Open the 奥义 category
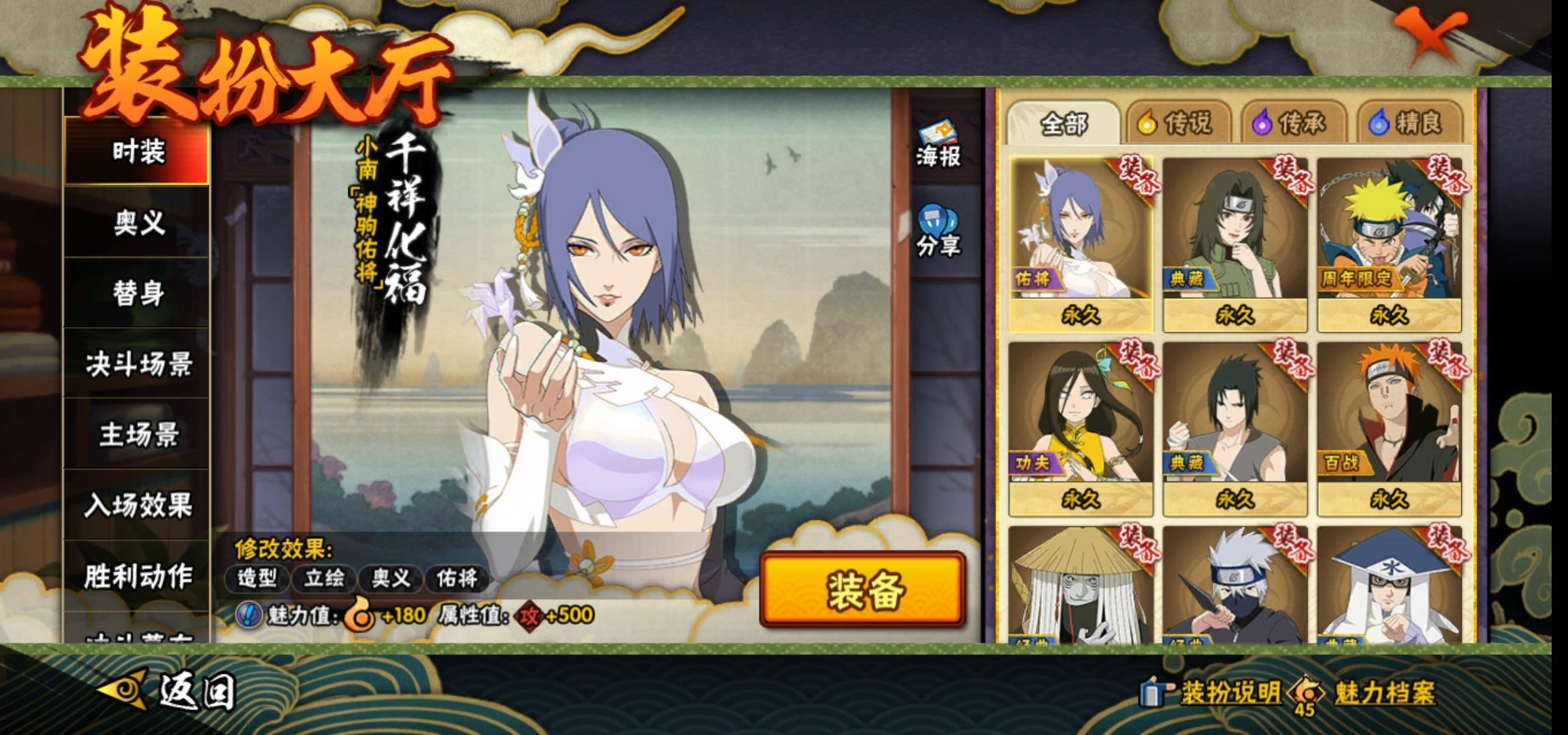 (x=137, y=223)
